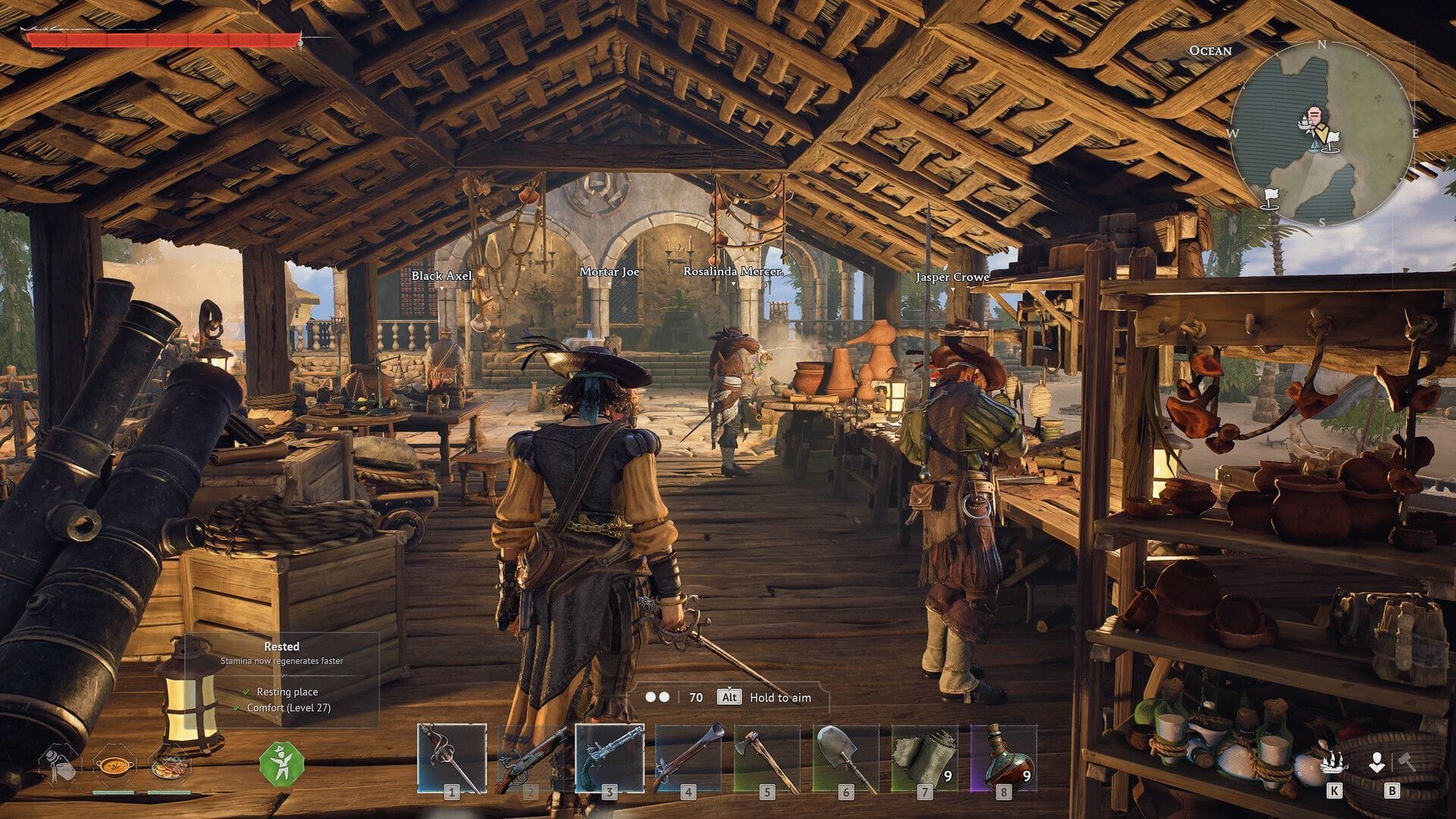Toggle the Comfort (Level 27) checkmark
This screenshot has width=1456, height=819.
[238, 710]
